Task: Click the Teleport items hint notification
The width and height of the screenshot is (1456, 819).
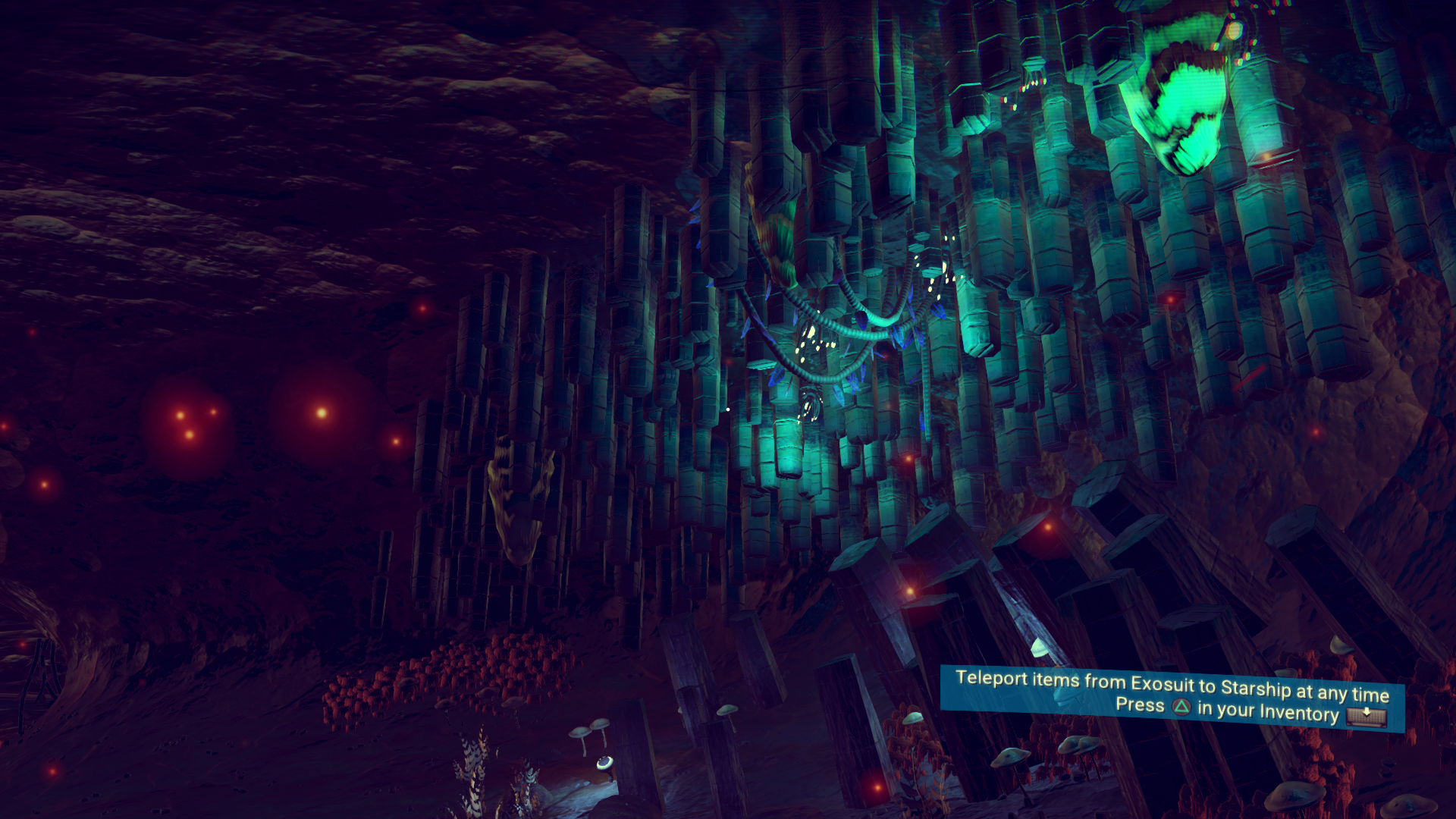Action: [x=1172, y=697]
